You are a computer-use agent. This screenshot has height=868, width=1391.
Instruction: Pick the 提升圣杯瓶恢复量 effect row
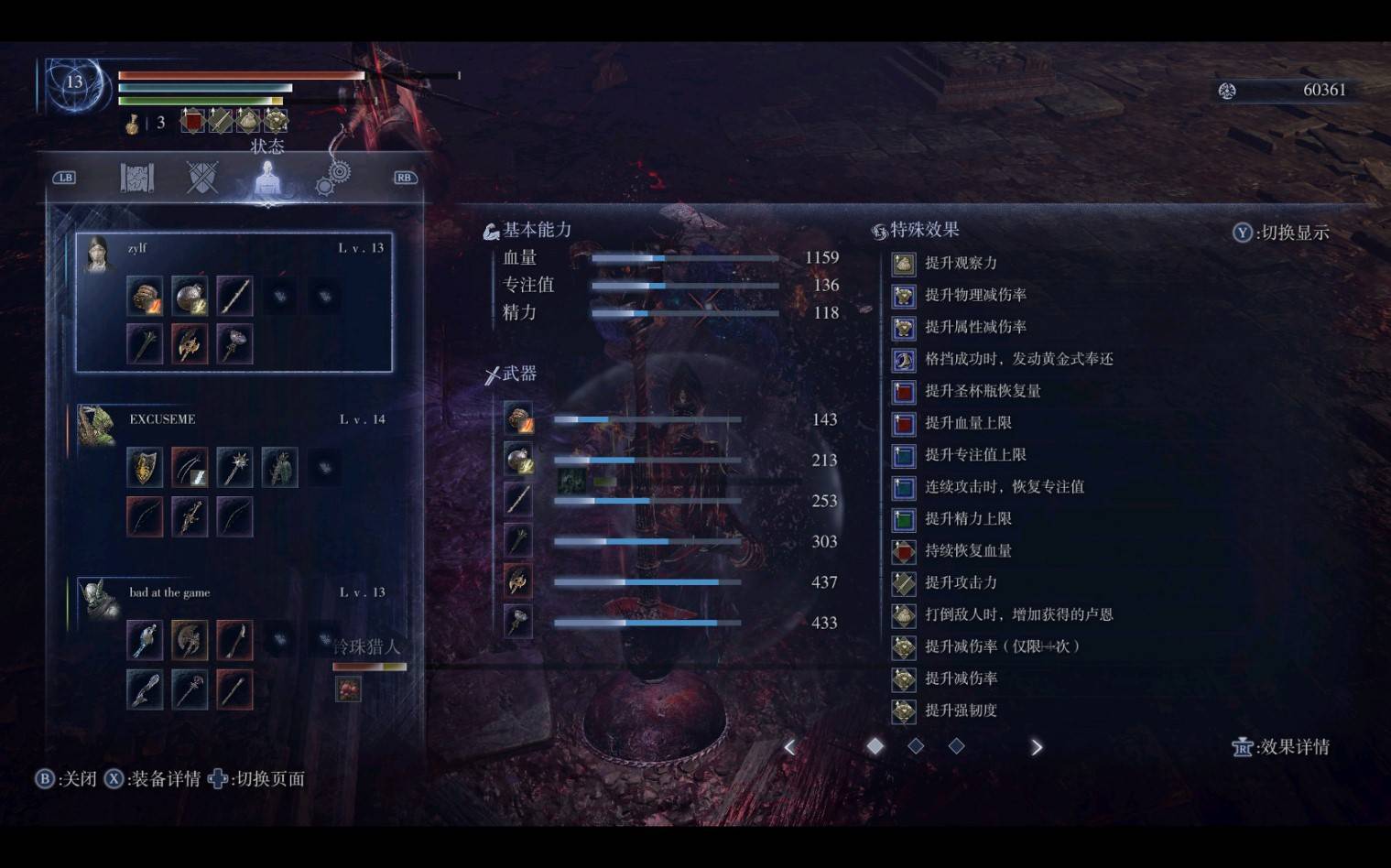[982, 391]
